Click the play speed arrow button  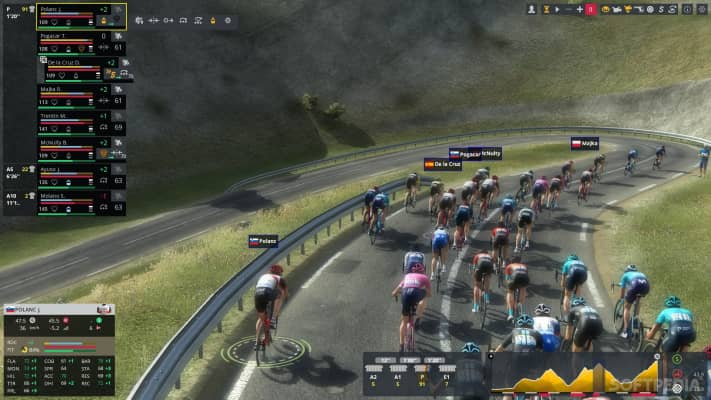point(557,9)
